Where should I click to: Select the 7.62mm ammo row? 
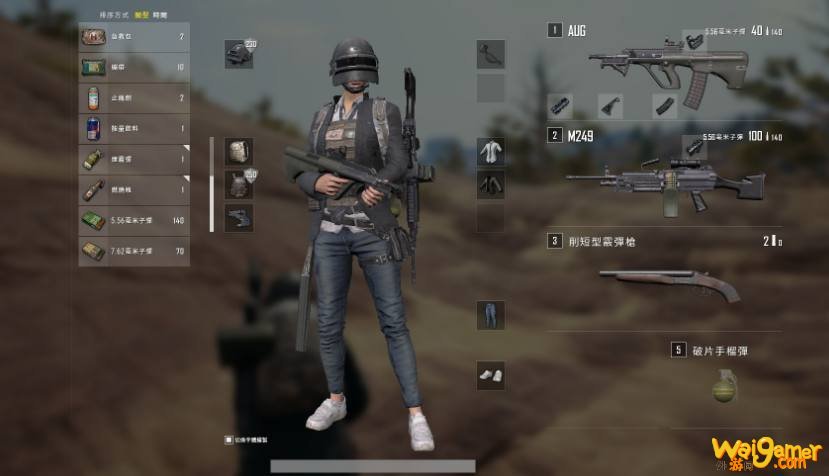[x=133, y=250]
